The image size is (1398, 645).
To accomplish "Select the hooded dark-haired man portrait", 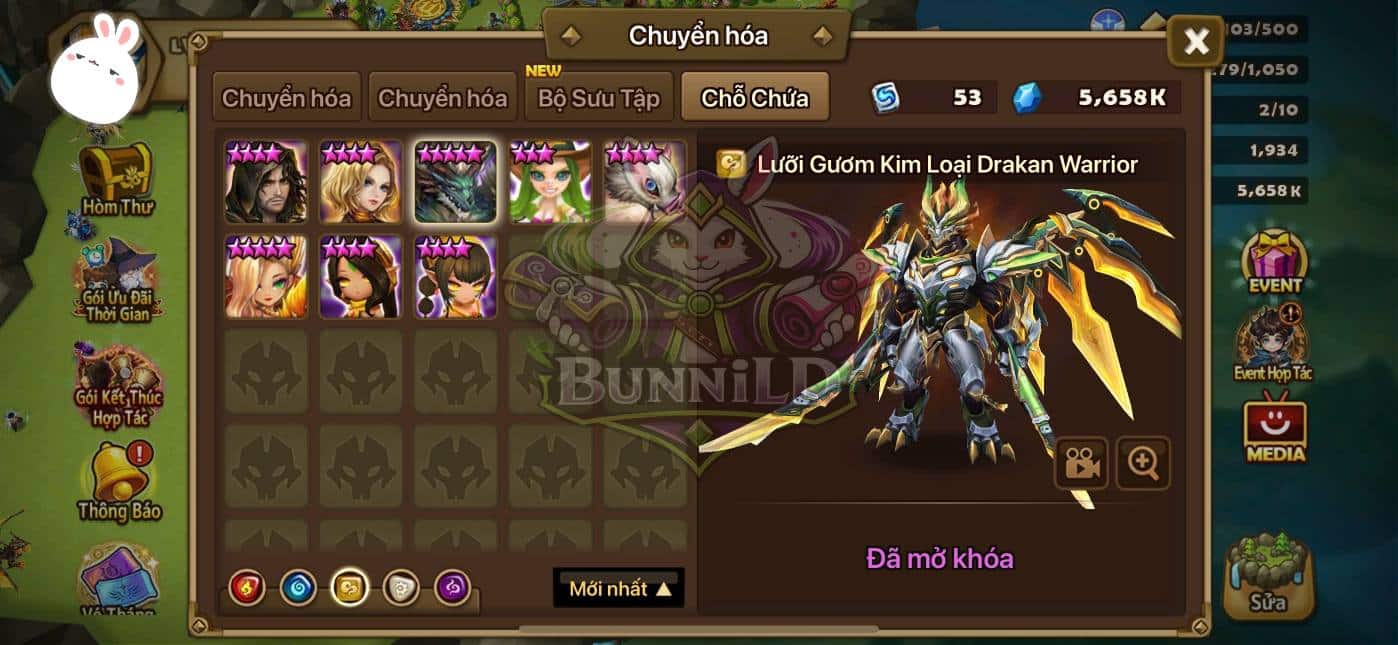I will [266, 182].
